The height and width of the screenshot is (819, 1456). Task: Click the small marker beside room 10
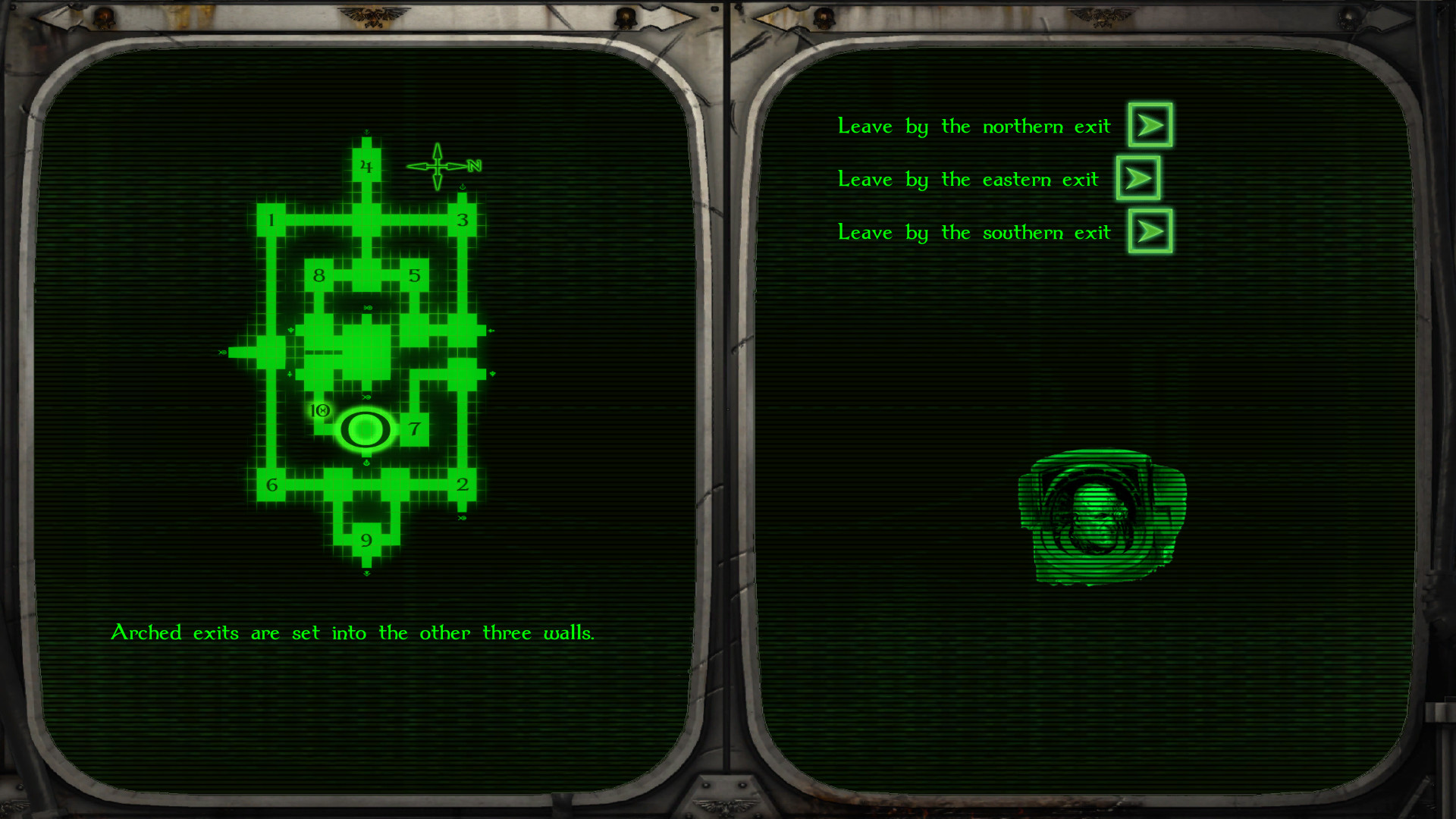pos(322,412)
